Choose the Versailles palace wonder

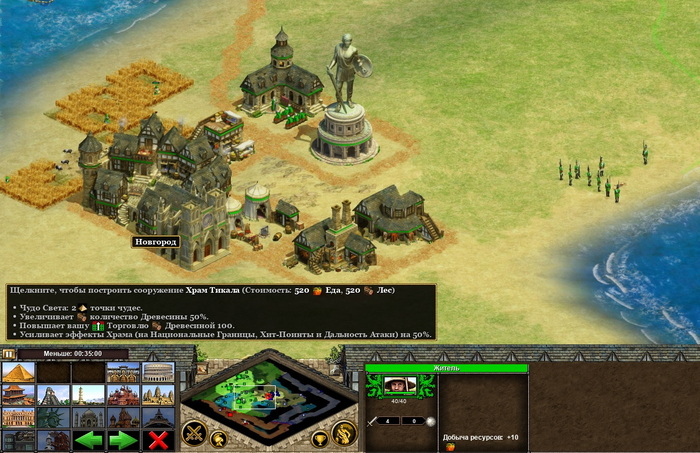[x=18, y=418]
